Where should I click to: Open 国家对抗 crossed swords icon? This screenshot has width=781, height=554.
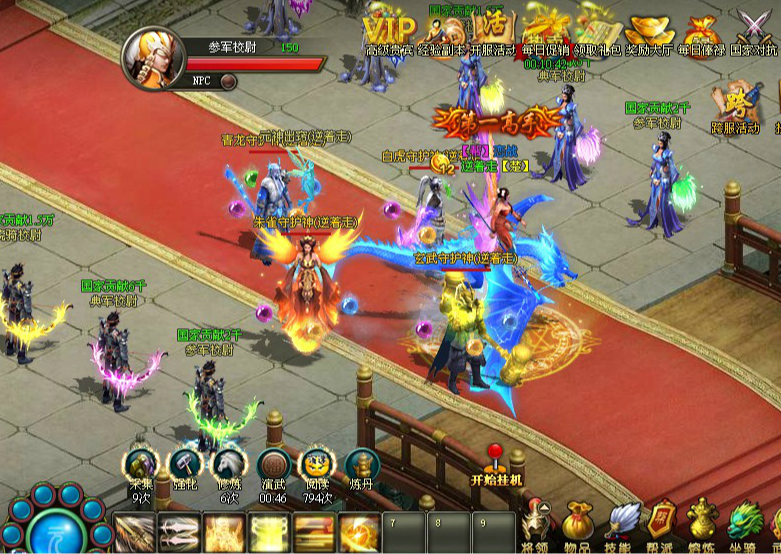click(x=753, y=27)
